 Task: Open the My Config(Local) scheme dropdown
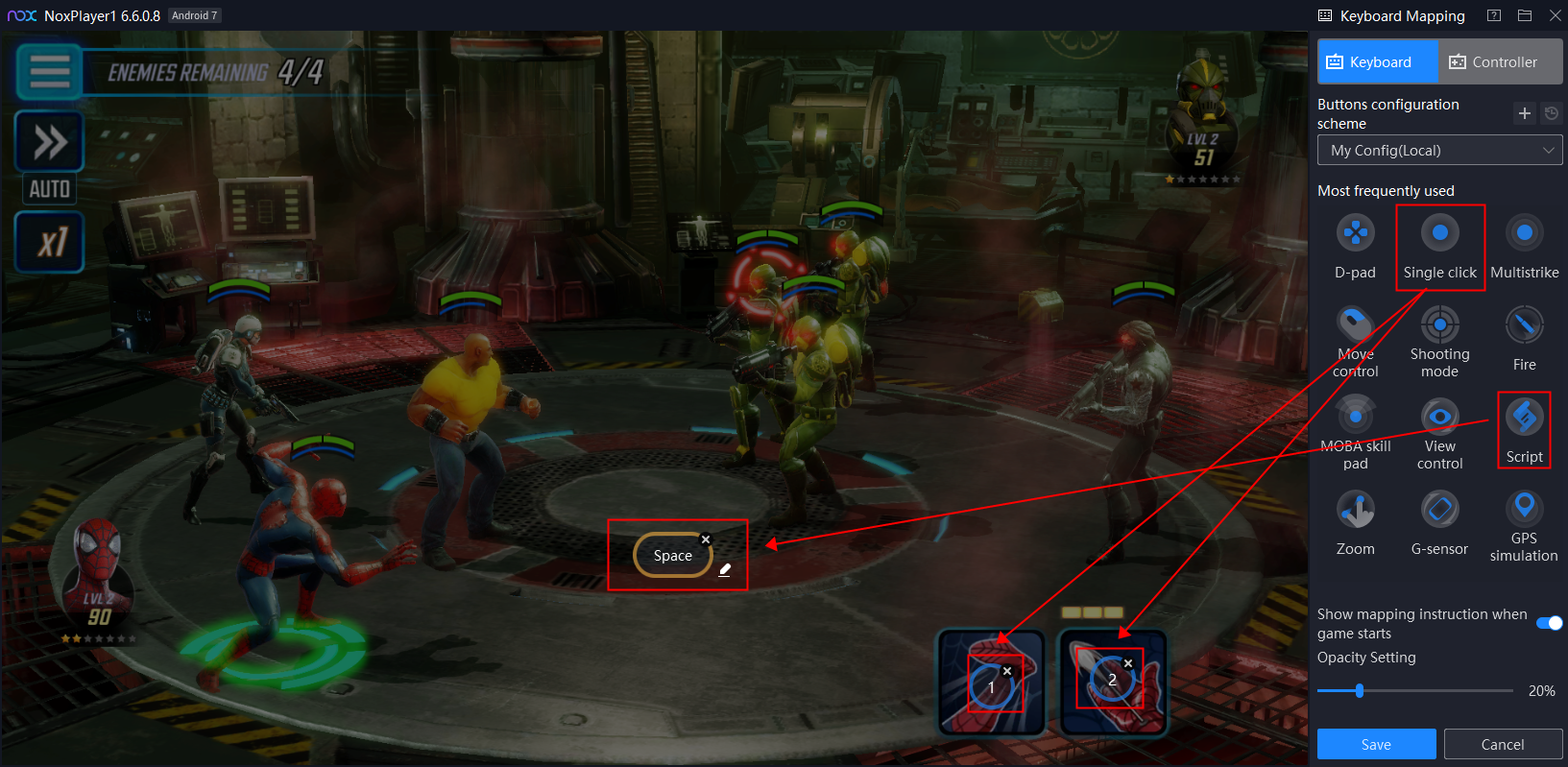[x=1439, y=151]
